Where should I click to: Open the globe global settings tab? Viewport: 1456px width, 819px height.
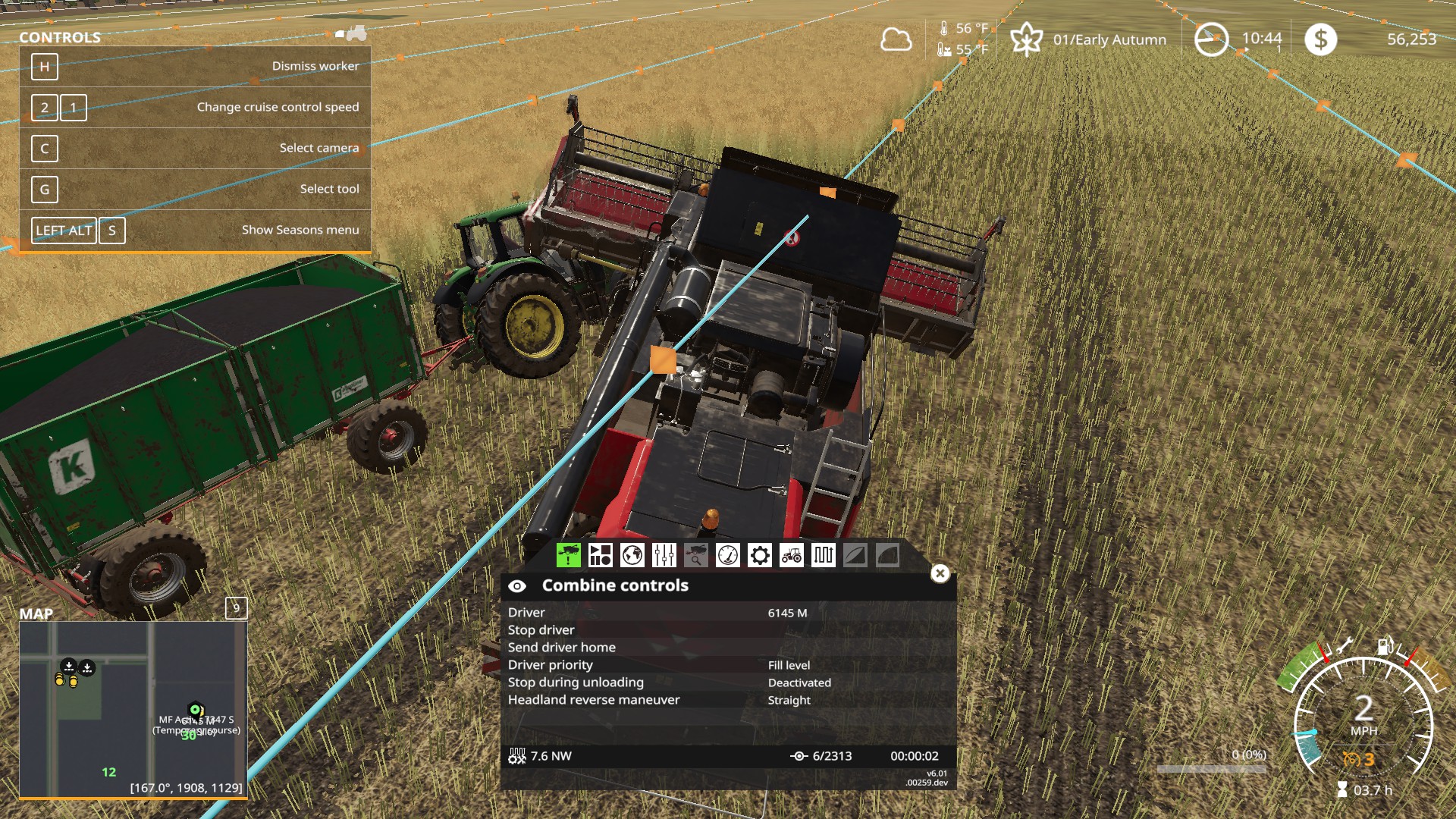click(x=632, y=556)
